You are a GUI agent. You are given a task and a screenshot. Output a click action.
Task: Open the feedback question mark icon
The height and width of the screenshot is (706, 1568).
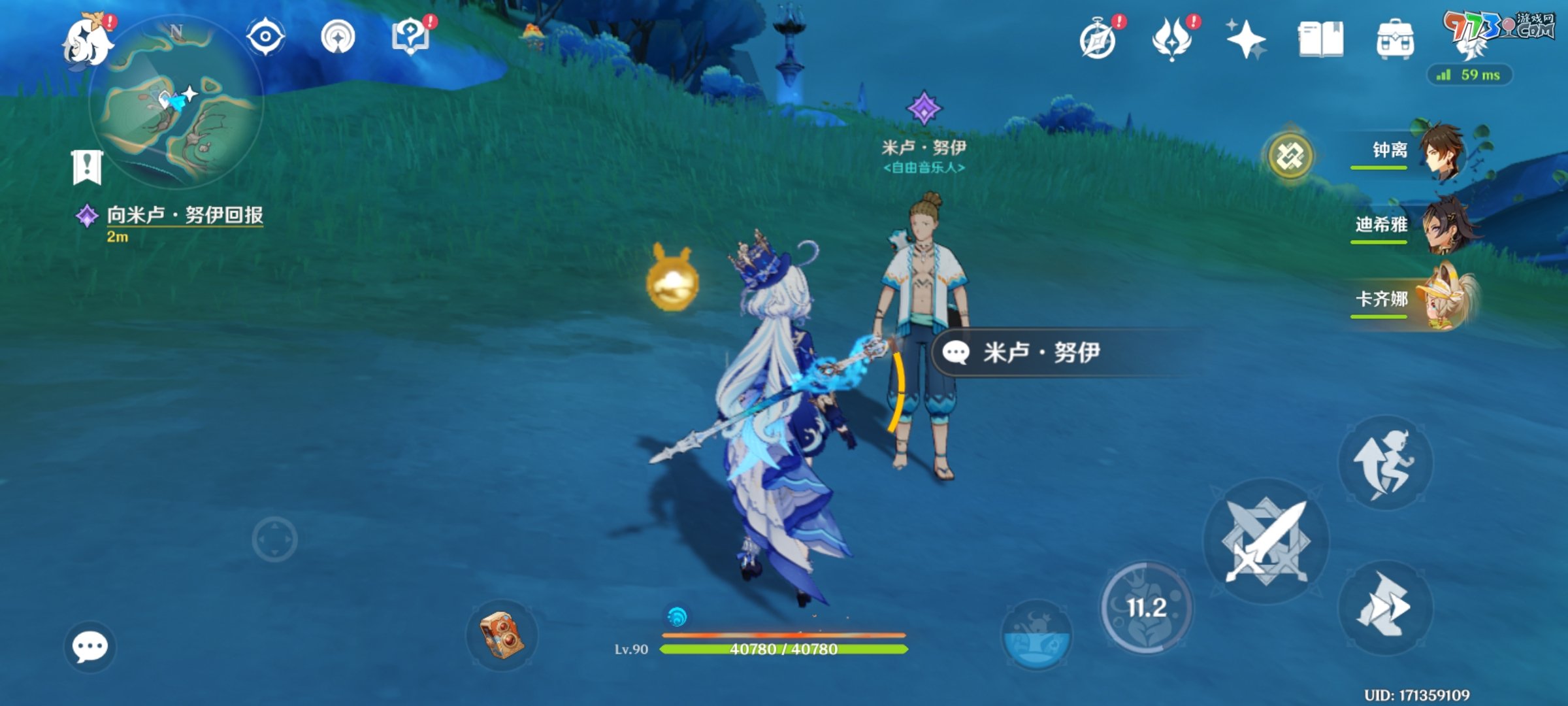pos(412,37)
